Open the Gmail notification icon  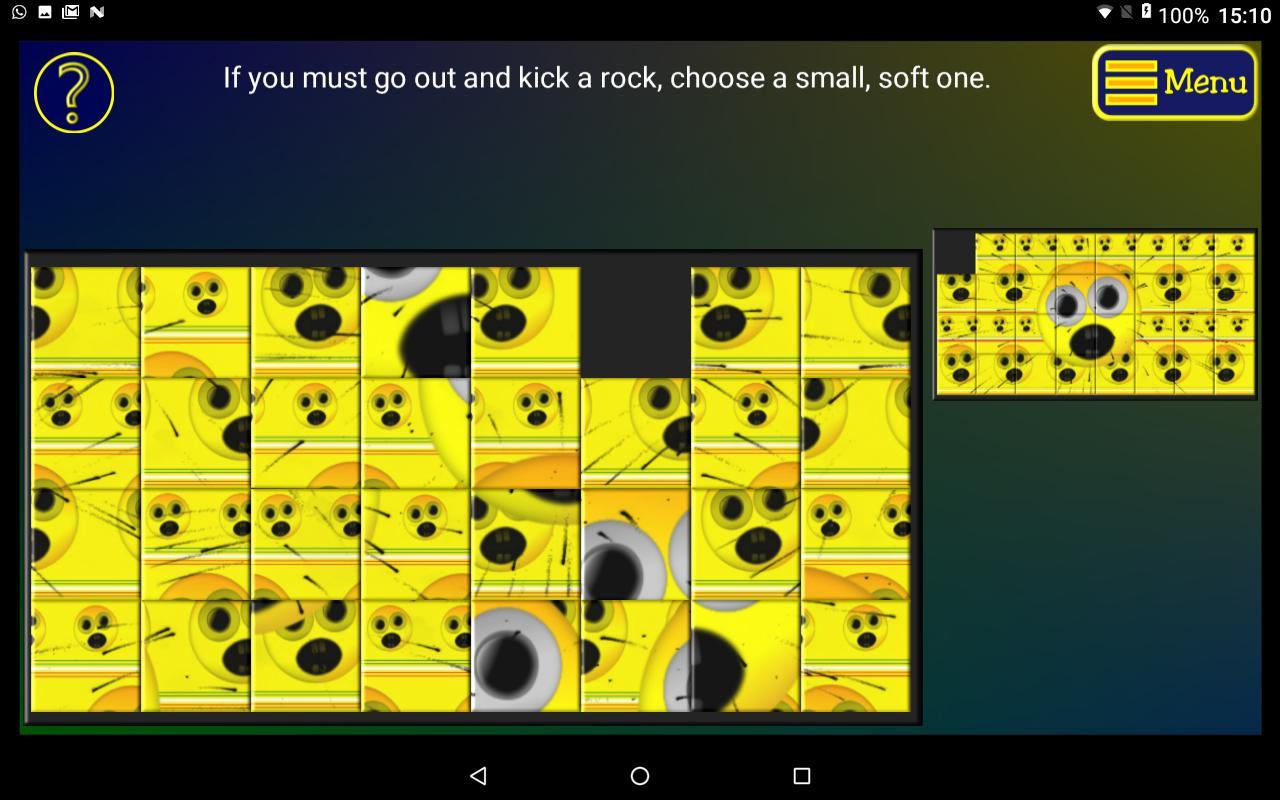click(69, 13)
